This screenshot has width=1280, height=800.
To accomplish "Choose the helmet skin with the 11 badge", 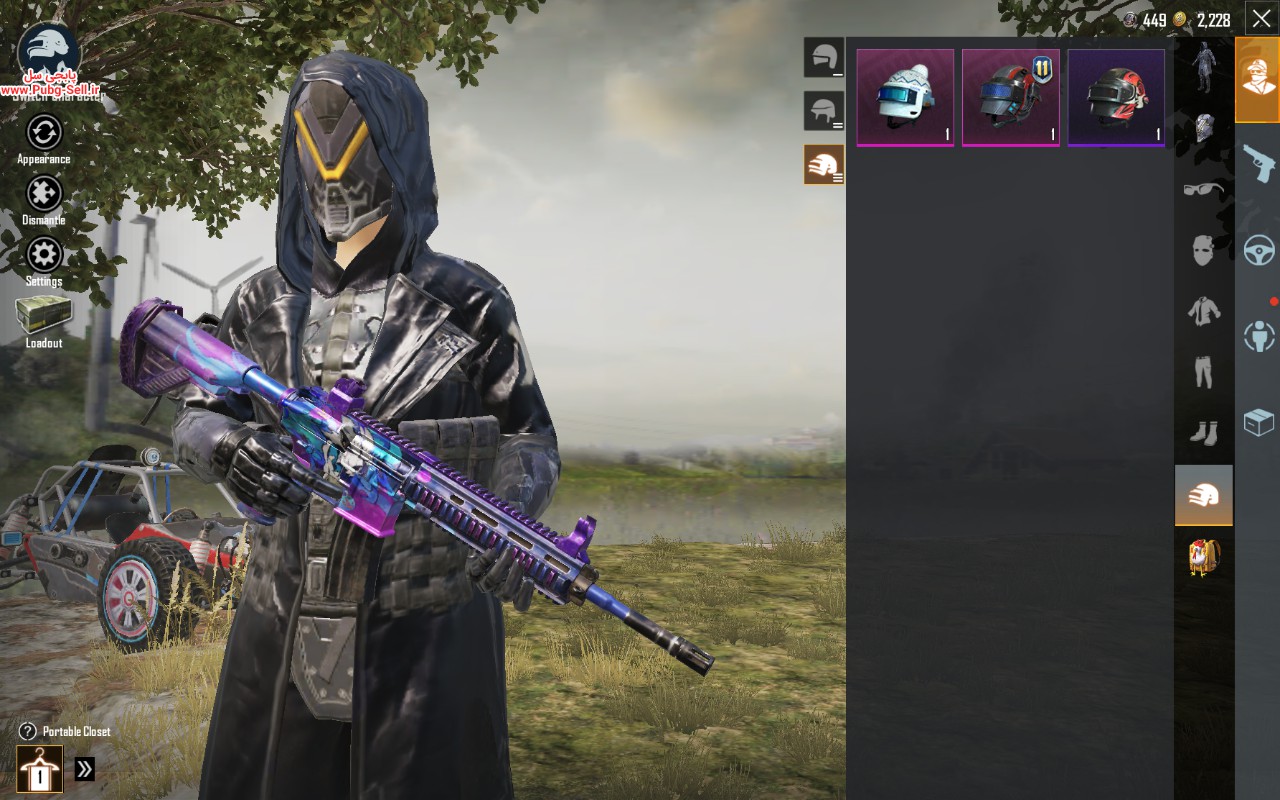I will (1011, 97).
